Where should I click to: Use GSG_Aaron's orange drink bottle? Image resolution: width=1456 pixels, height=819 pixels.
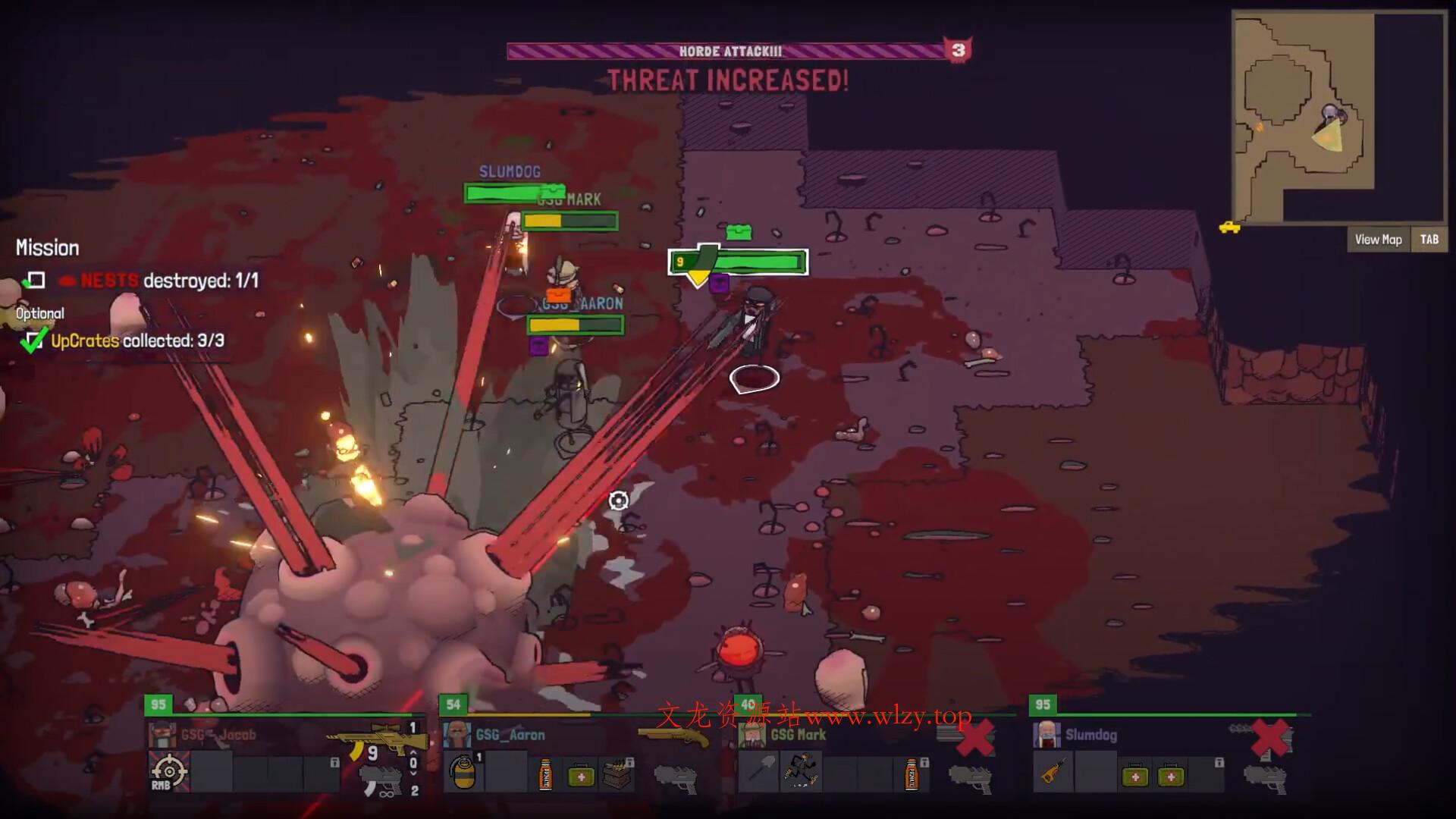click(545, 775)
